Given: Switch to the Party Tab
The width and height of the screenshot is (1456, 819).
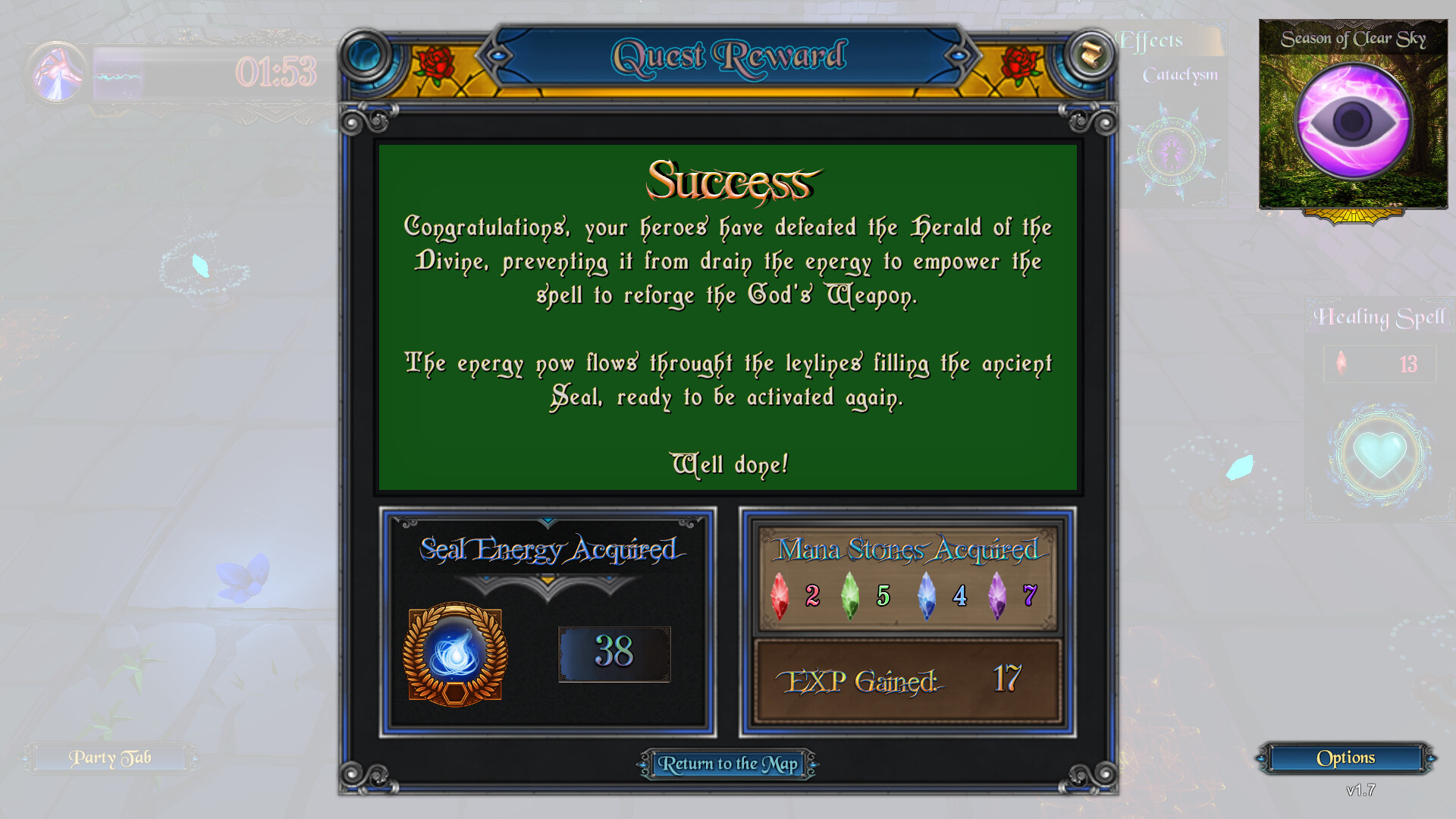Looking at the screenshot, I should point(111,758).
